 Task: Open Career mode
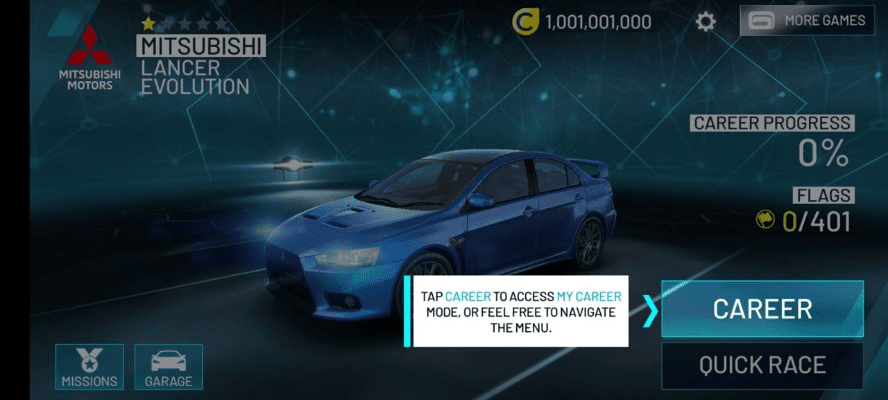[762, 309]
